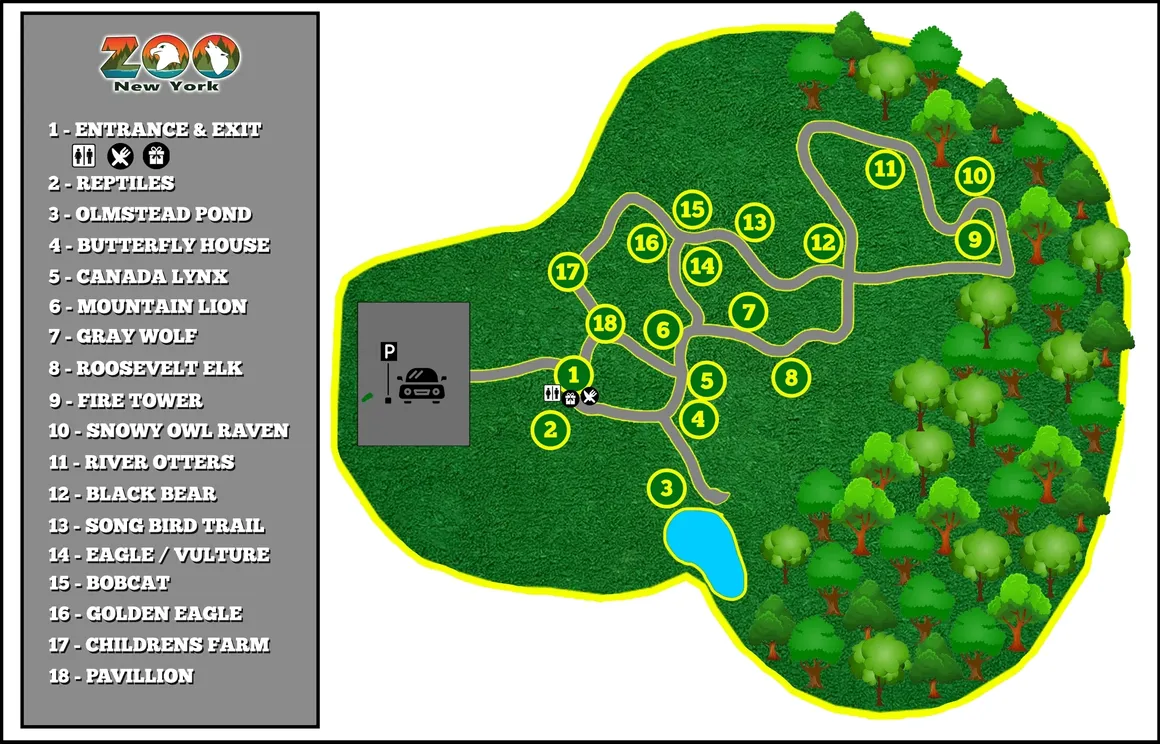Choose map marker number 9
The height and width of the screenshot is (744, 1160).
[x=974, y=239]
